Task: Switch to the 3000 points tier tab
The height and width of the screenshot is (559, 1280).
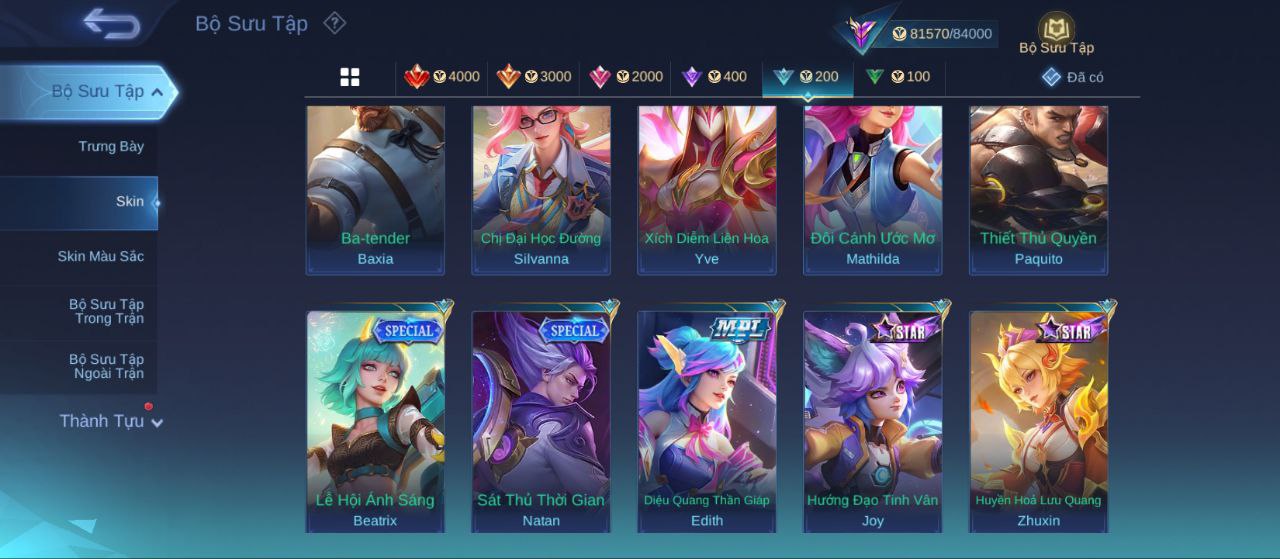Action: point(534,77)
